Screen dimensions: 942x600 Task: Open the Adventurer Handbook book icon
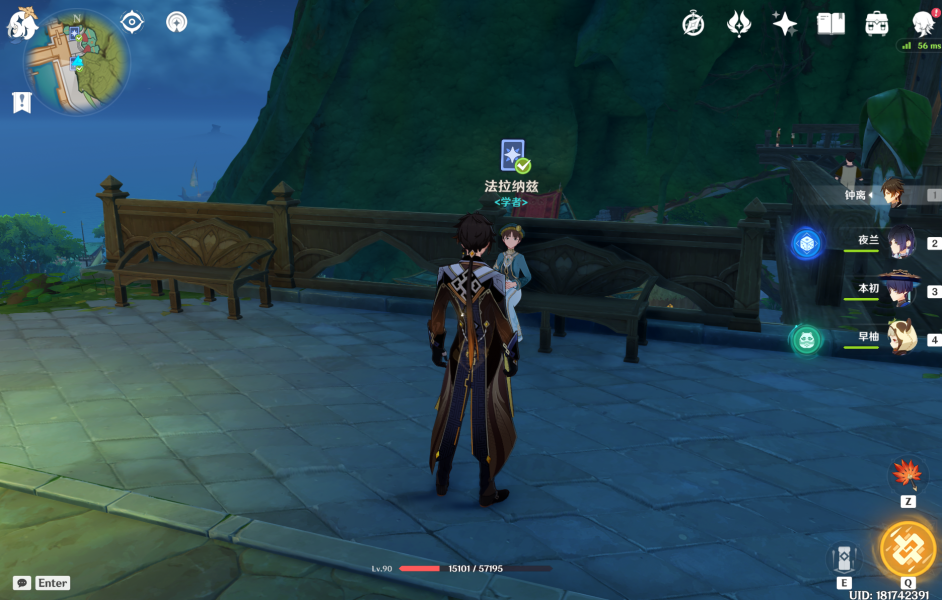point(831,24)
